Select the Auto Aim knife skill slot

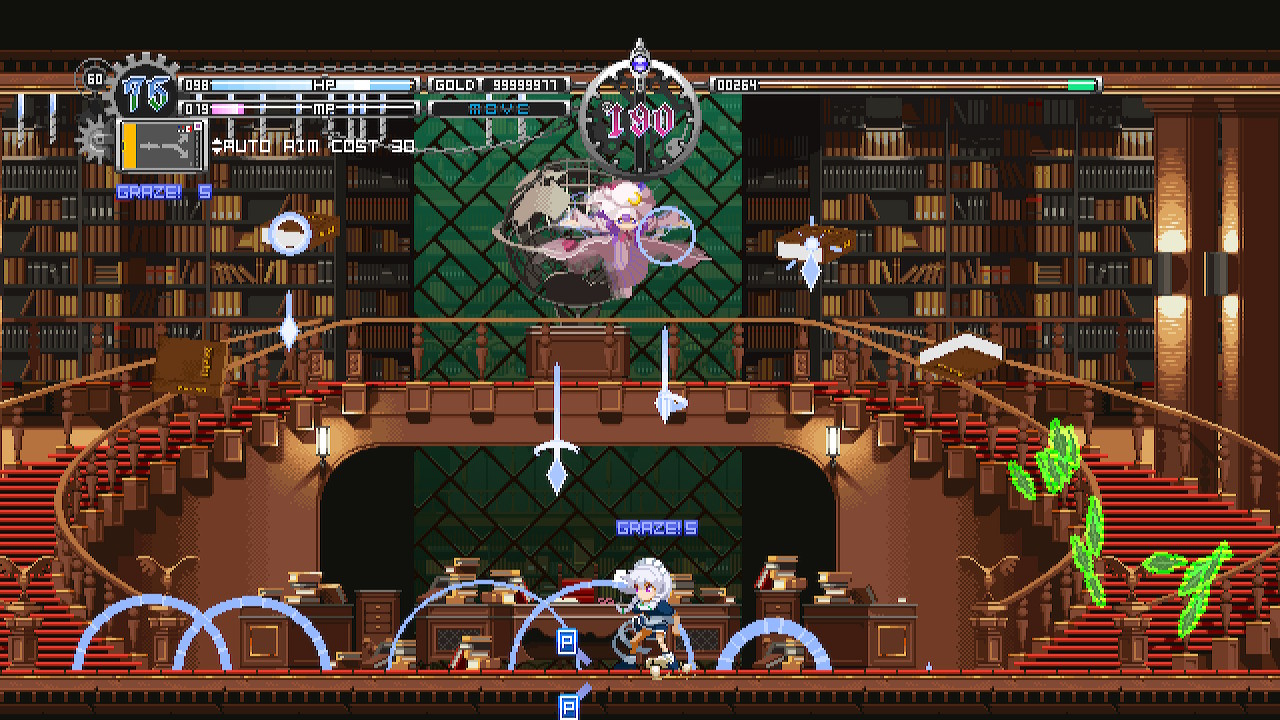click(x=161, y=145)
